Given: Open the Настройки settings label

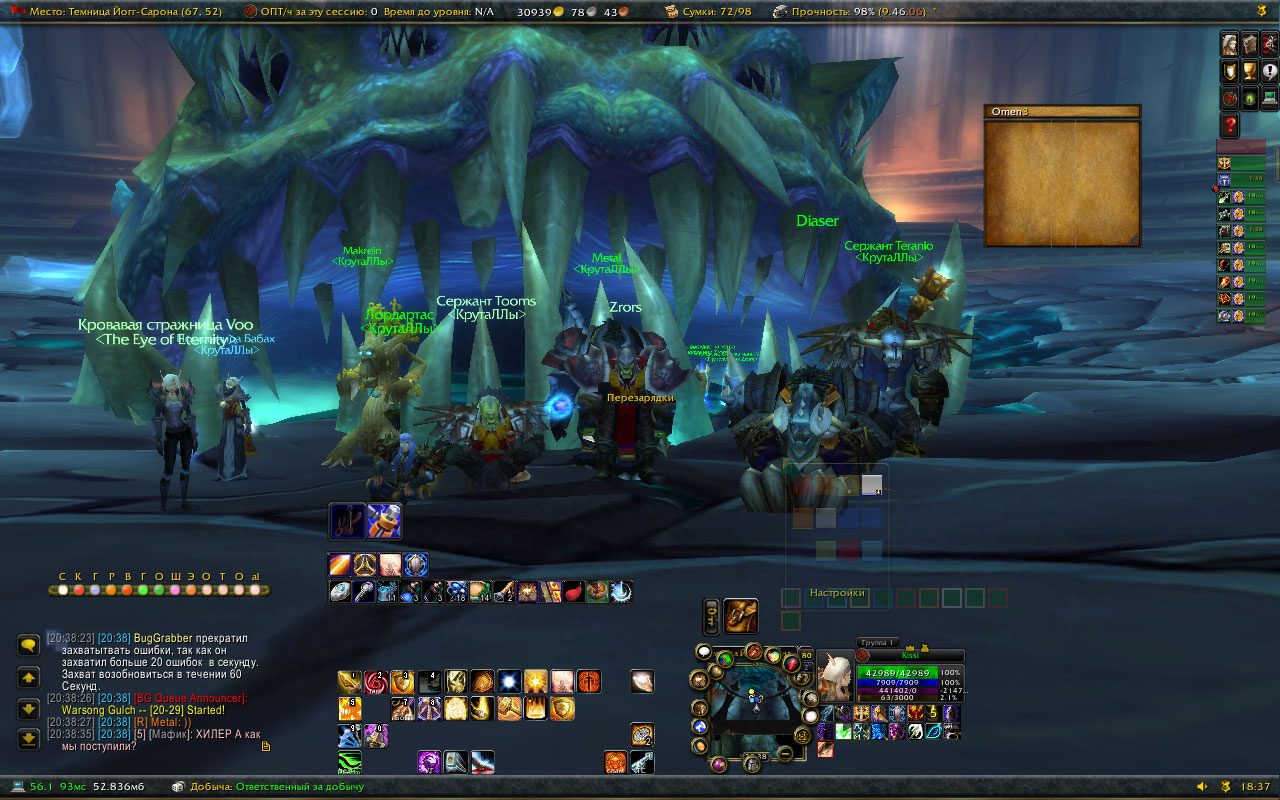Looking at the screenshot, I should coord(837,593).
